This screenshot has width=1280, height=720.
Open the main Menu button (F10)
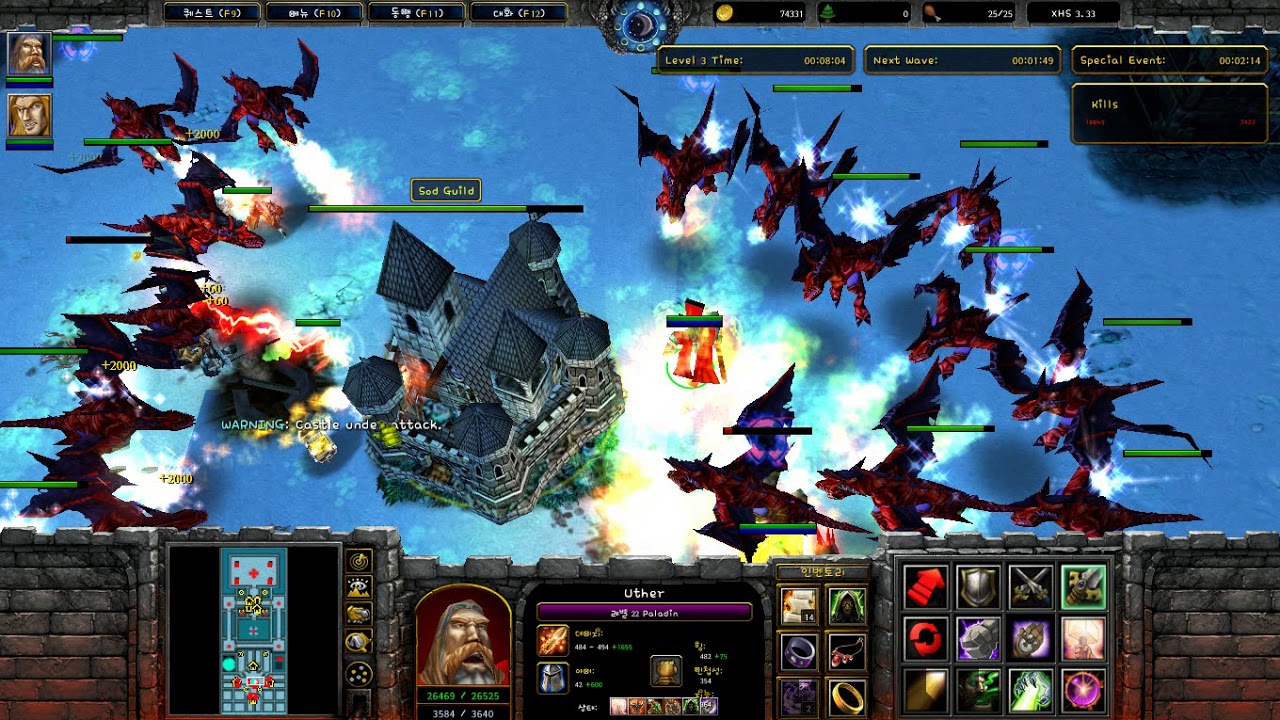[313, 13]
